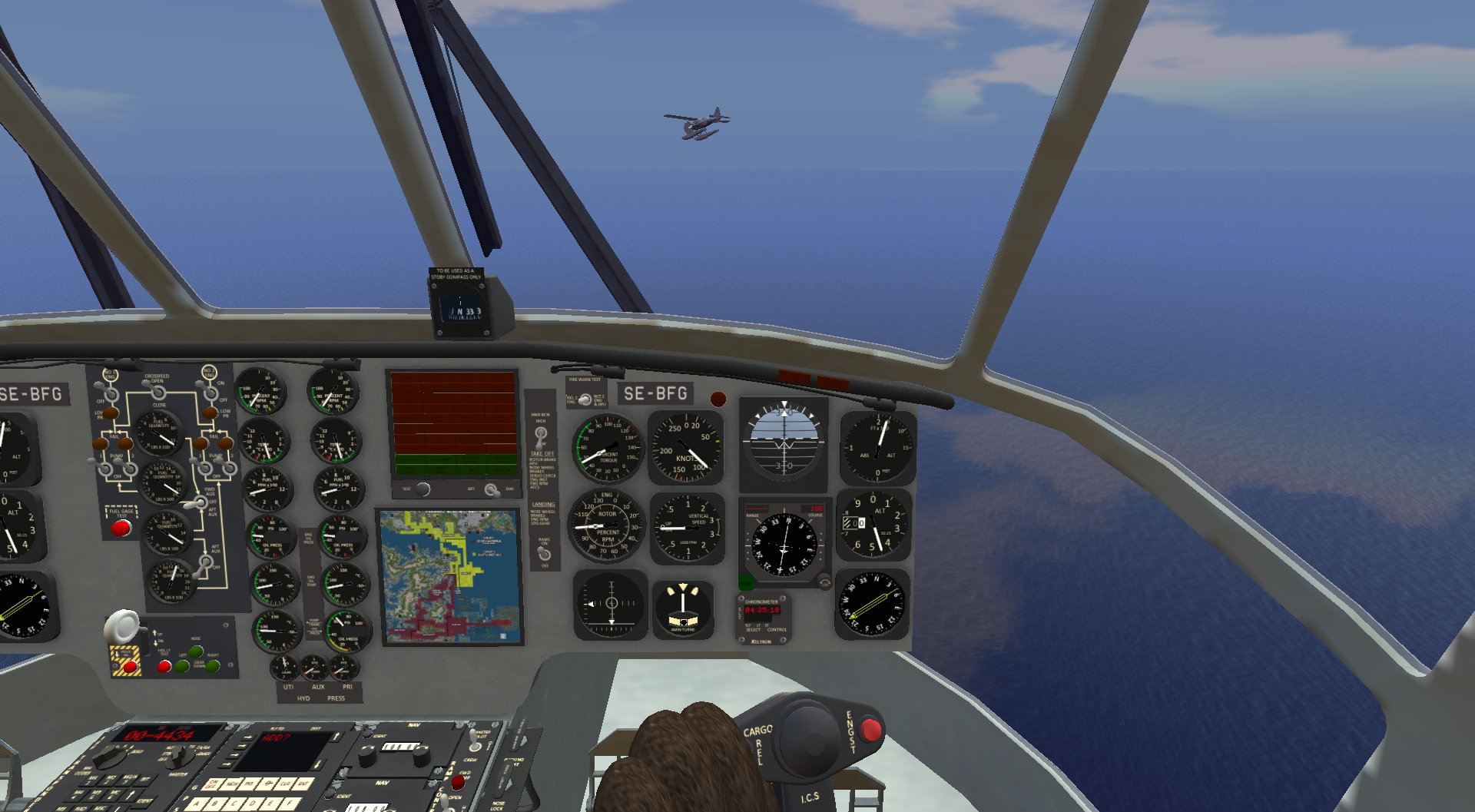This screenshot has height=812, width=1475.
Task: Switch the RAWS on/off toggle
Action: click(544, 553)
